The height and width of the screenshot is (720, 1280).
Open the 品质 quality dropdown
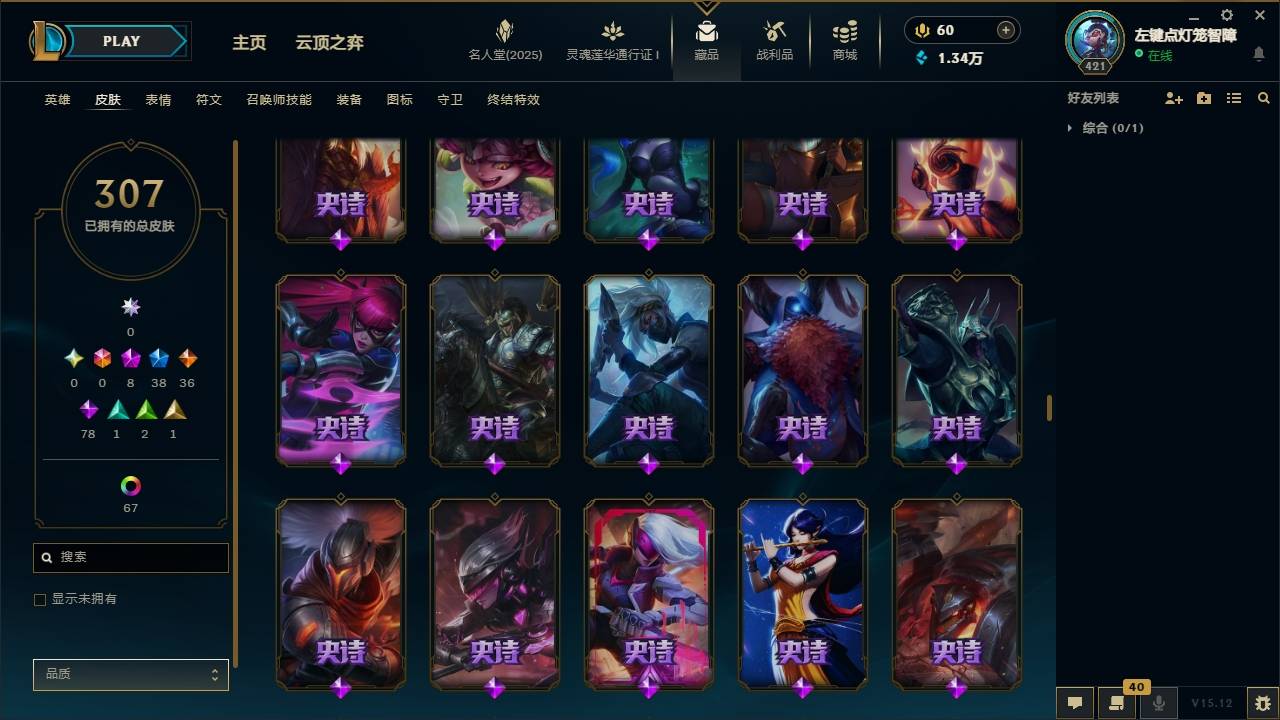[x=130, y=674]
